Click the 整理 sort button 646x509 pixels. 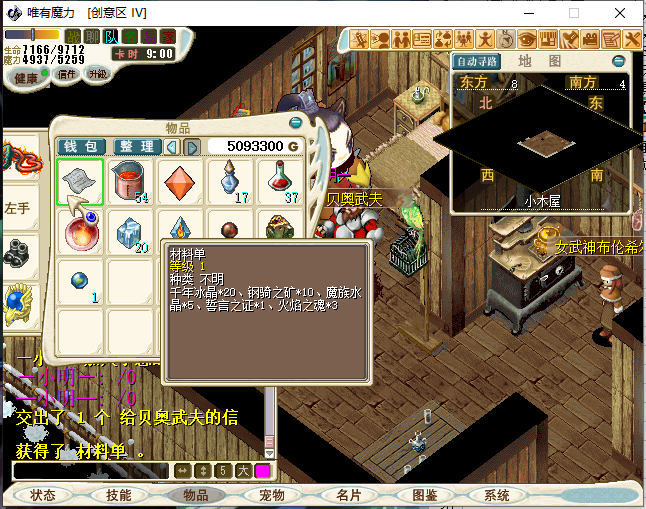(x=137, y=147)
